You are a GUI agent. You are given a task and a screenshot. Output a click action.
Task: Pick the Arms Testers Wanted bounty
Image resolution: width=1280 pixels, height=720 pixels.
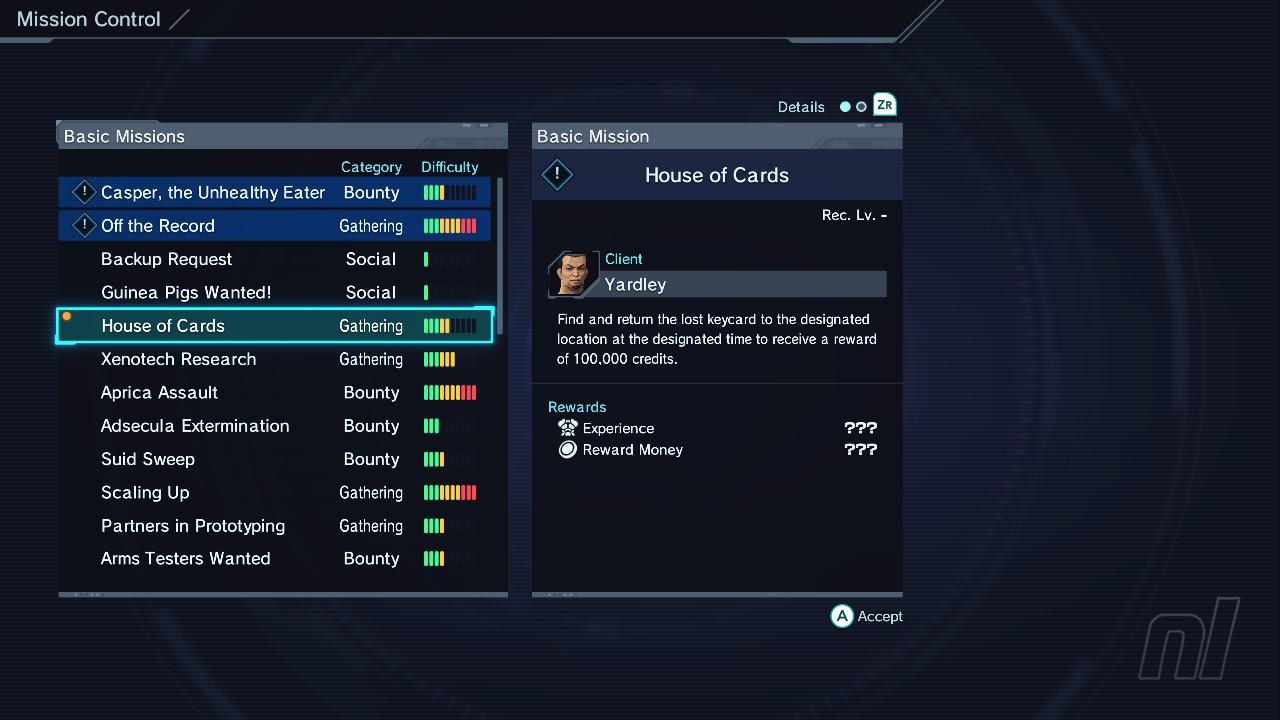tap(185, 559)
